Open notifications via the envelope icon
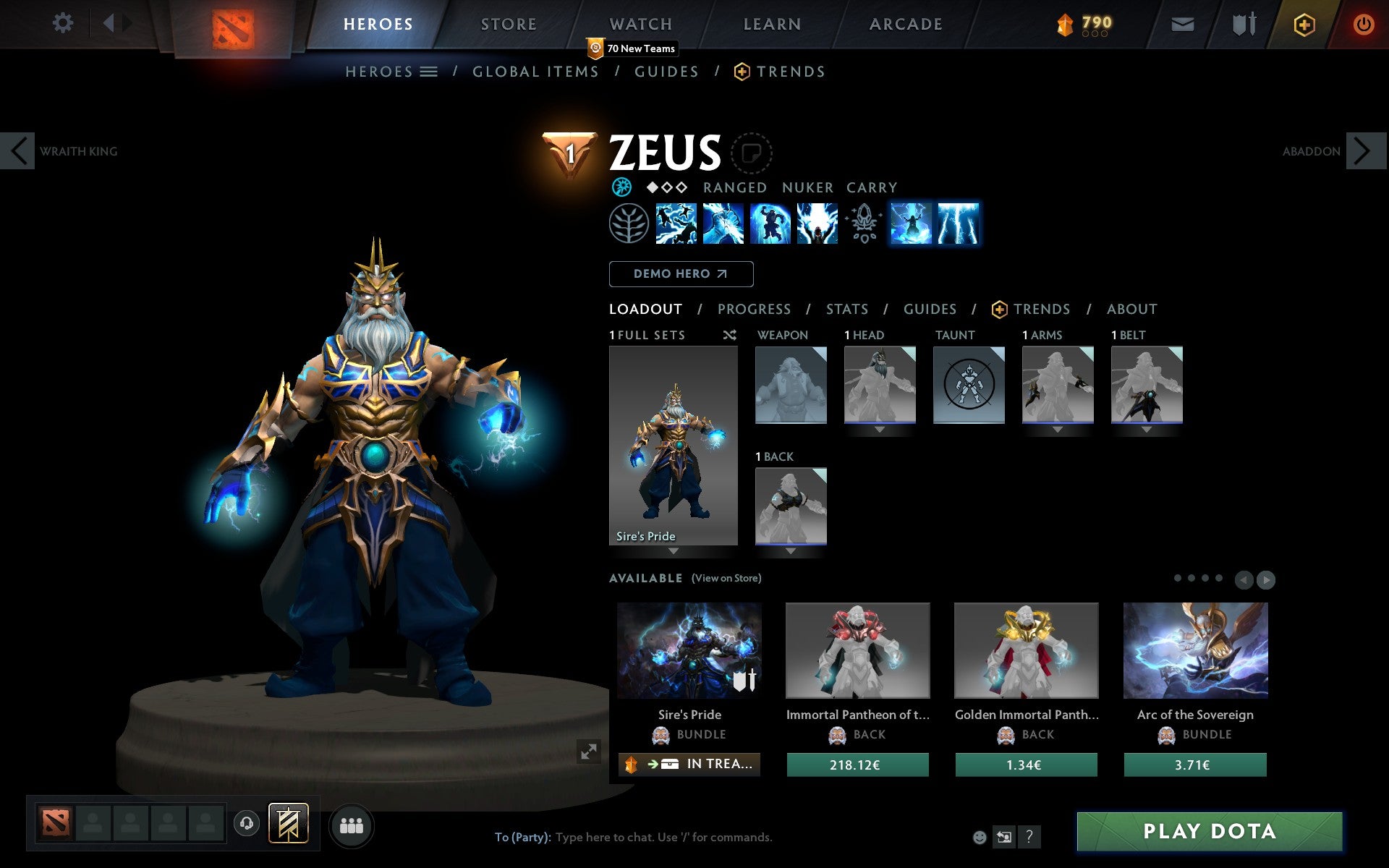Image resolution: width=1389 pixels, height=868 pixels. click(1182, 23)
